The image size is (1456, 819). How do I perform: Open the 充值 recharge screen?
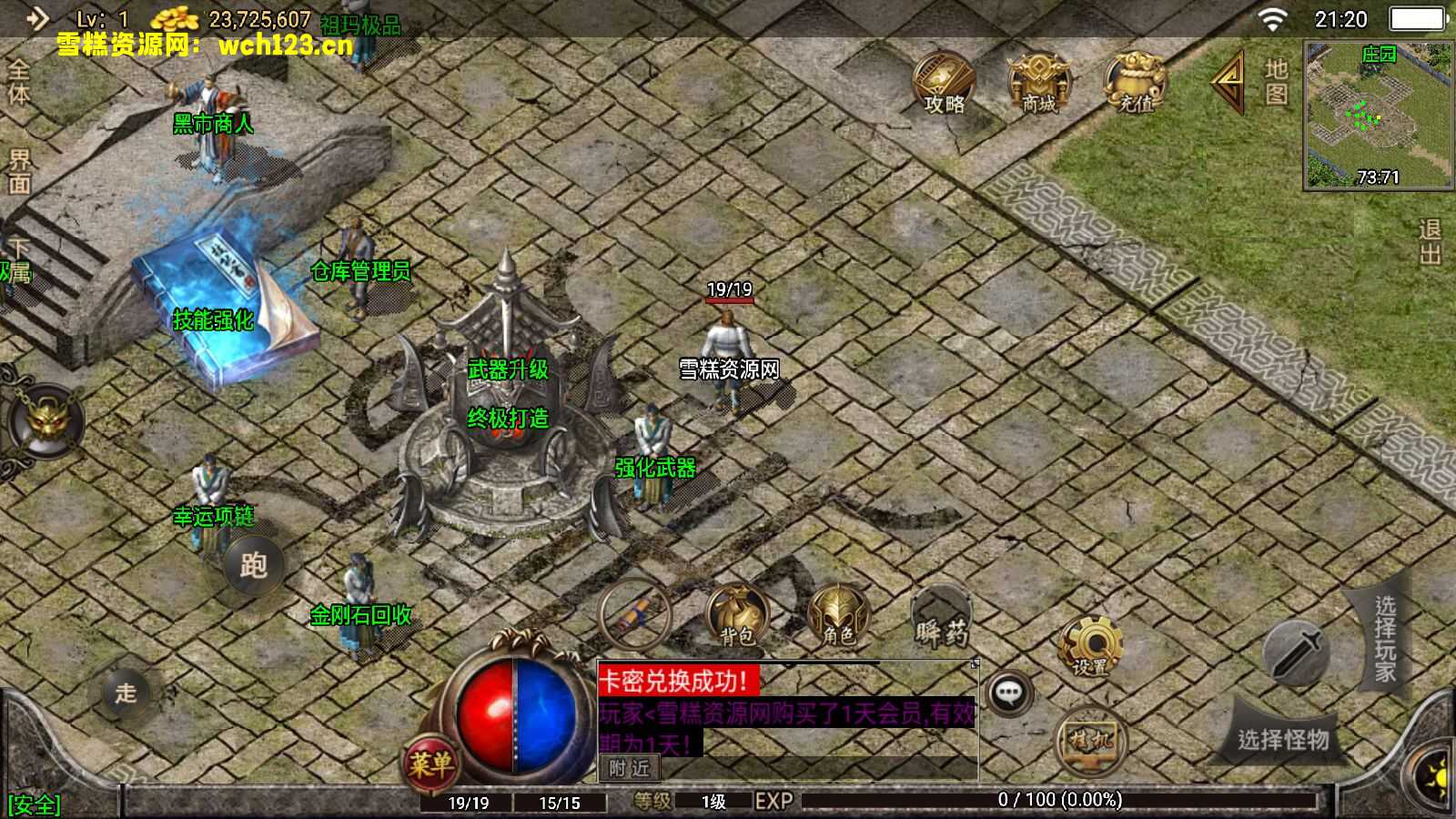pos(1135,83)
